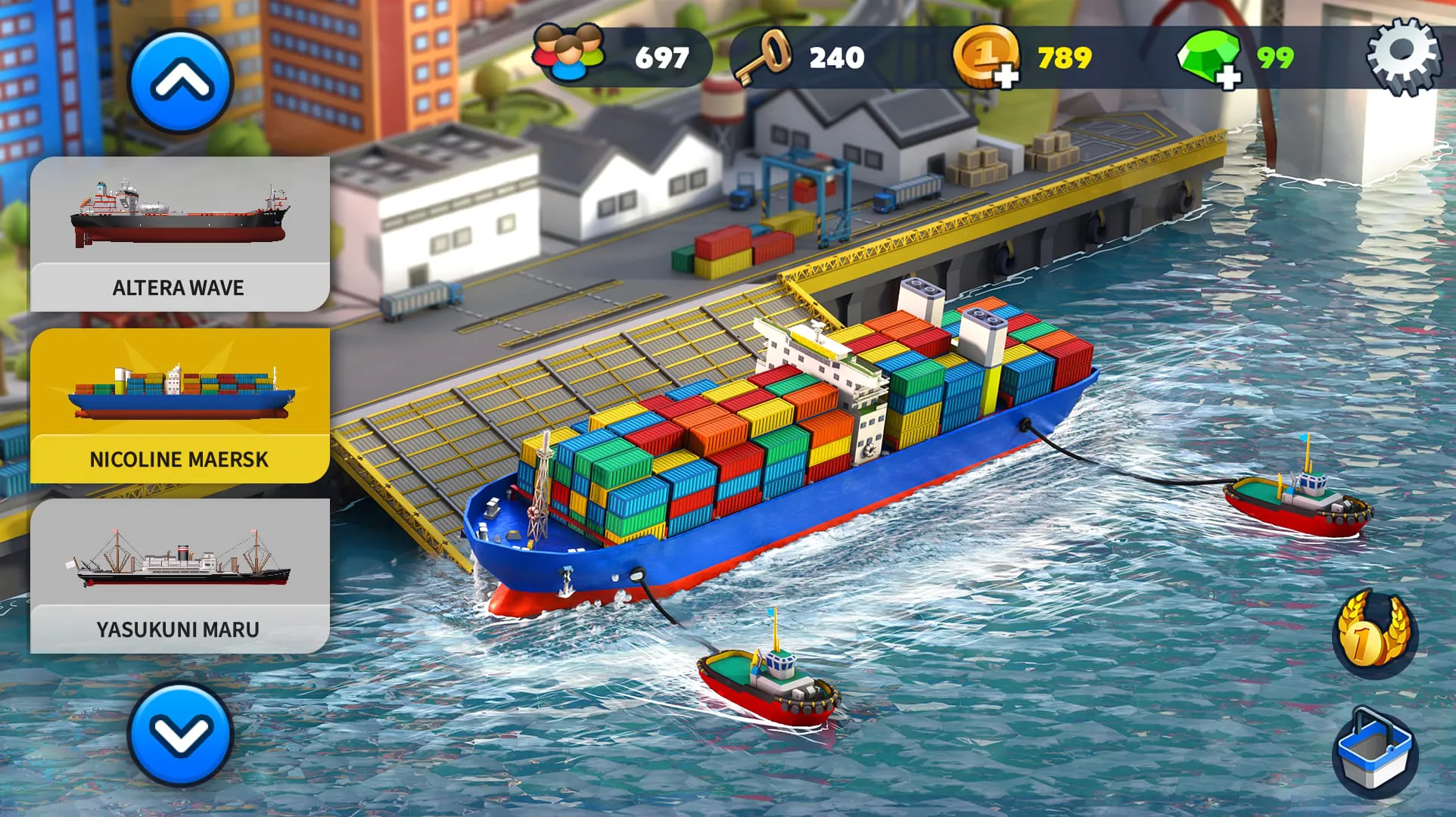The image size is (1456, 817).
Task: Click the Altera Wave name label
Action: (x=179, y=287)
